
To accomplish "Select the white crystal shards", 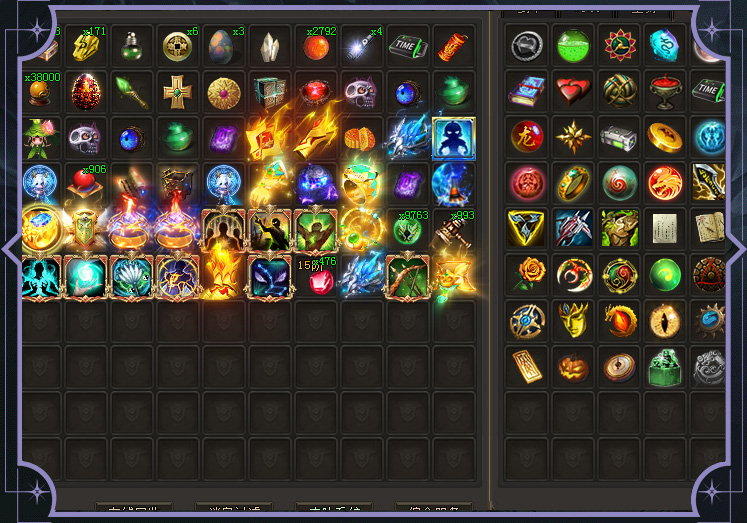I will coord(269,46).
